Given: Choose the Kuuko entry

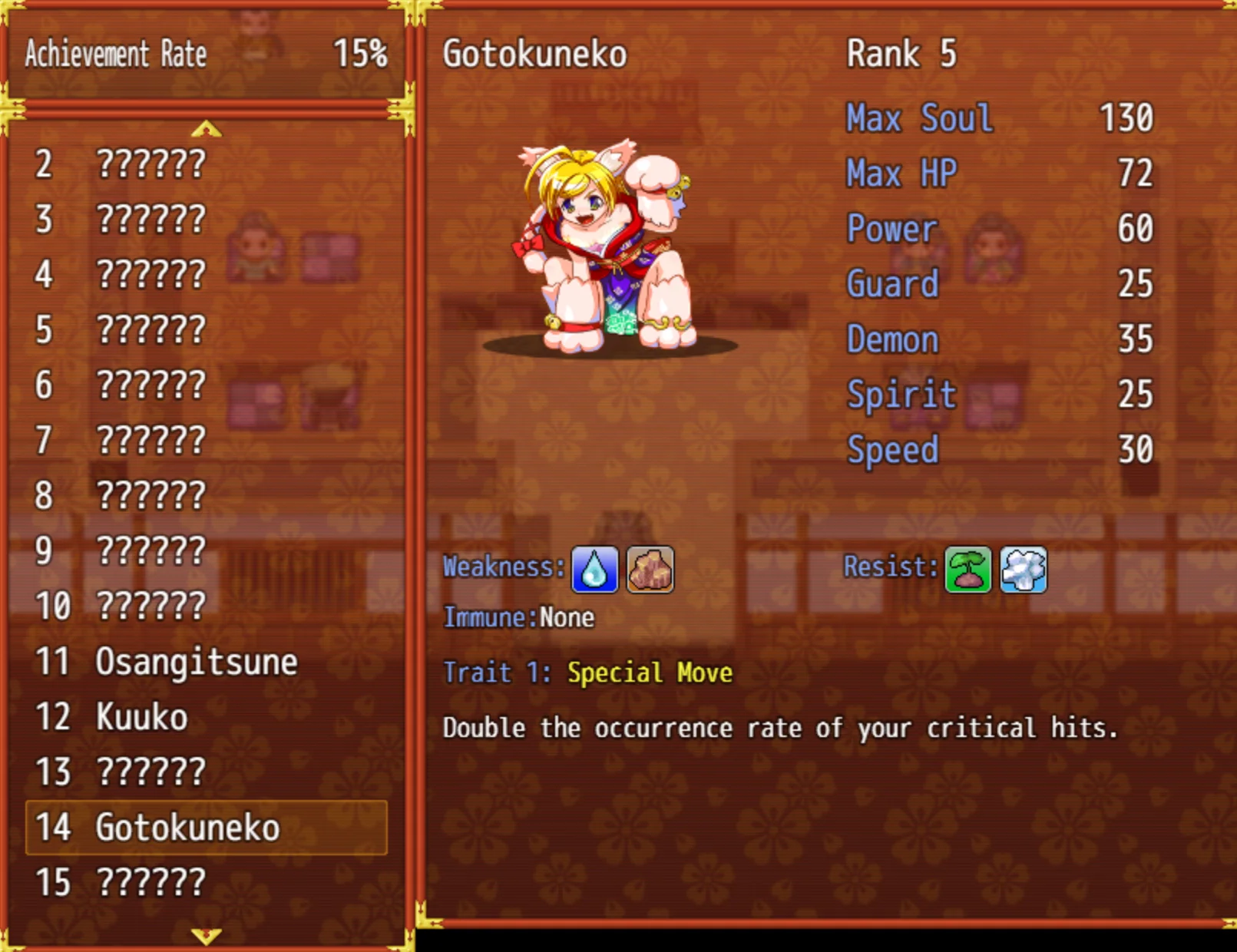Looking at the screenshot, I should (142, 717).
